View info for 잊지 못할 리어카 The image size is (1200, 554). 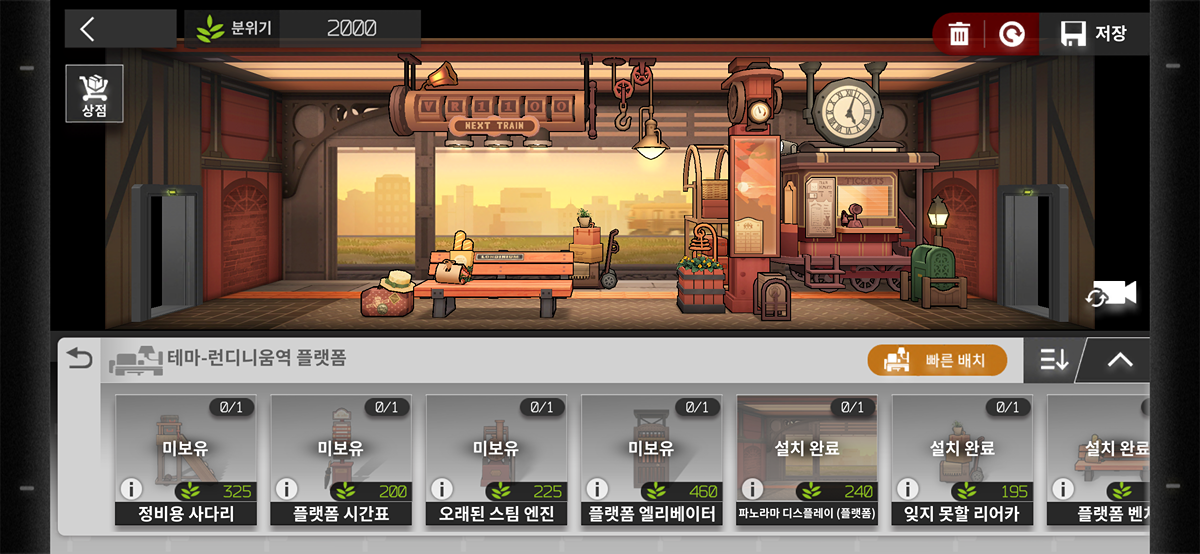(x=908, y=490)
